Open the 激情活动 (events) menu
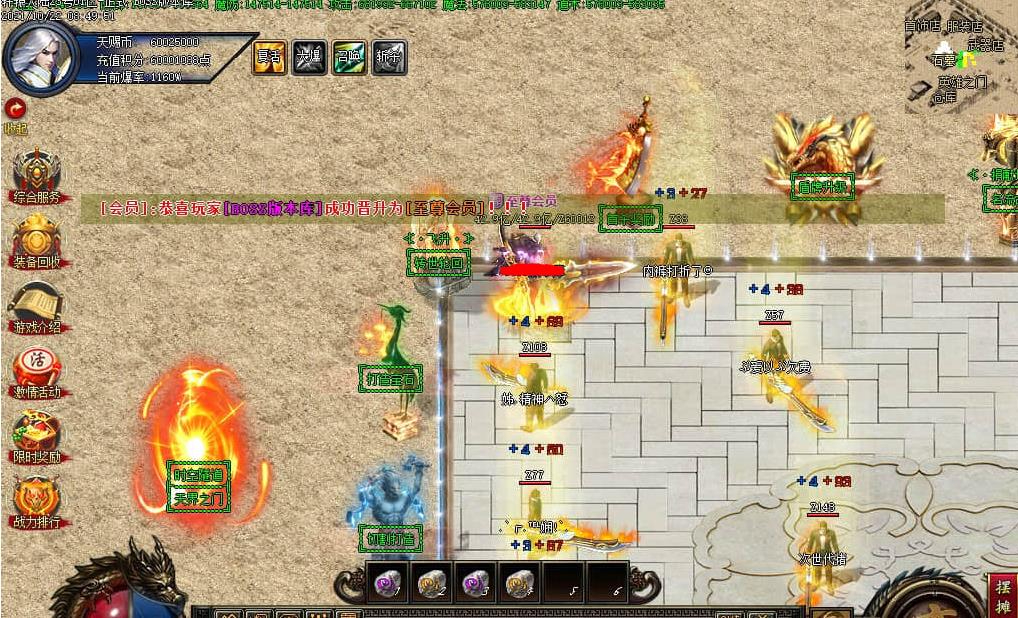 36,371
